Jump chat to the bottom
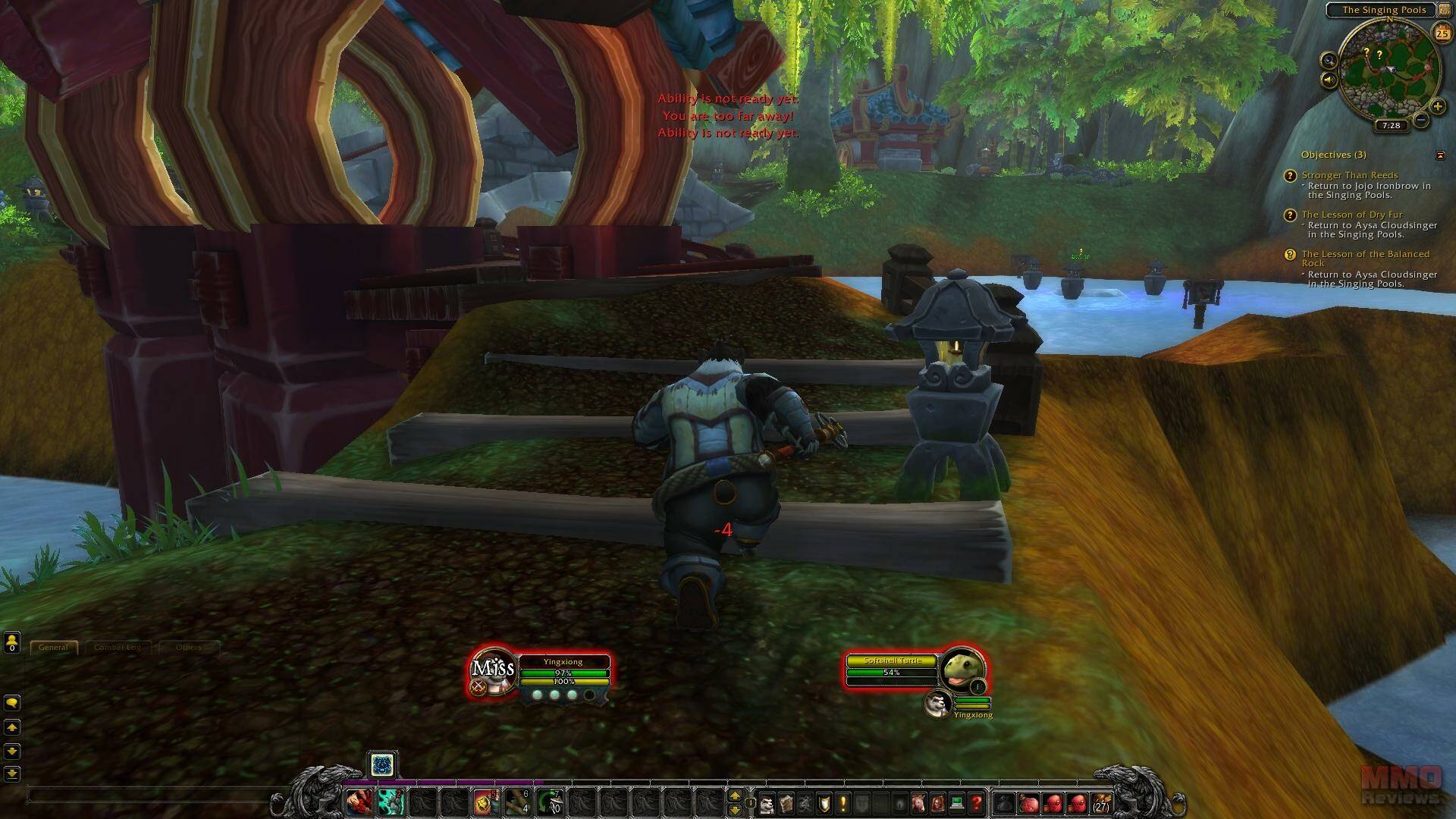Viewport: 1456px width, 819px height. point(12,774)
